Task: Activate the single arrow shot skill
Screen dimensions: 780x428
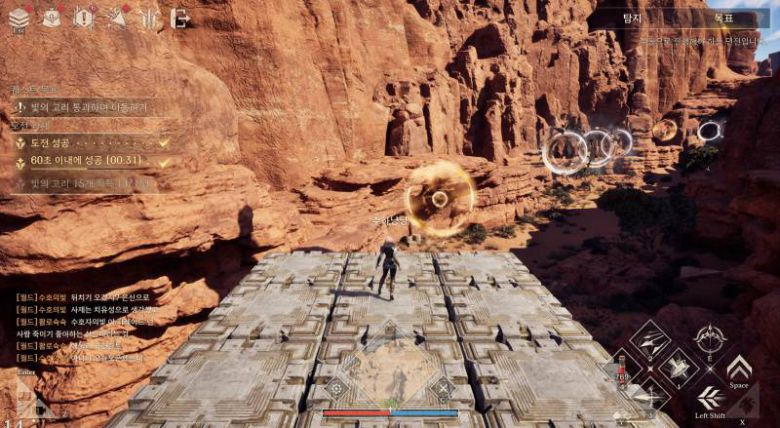Action: (650, 395)
